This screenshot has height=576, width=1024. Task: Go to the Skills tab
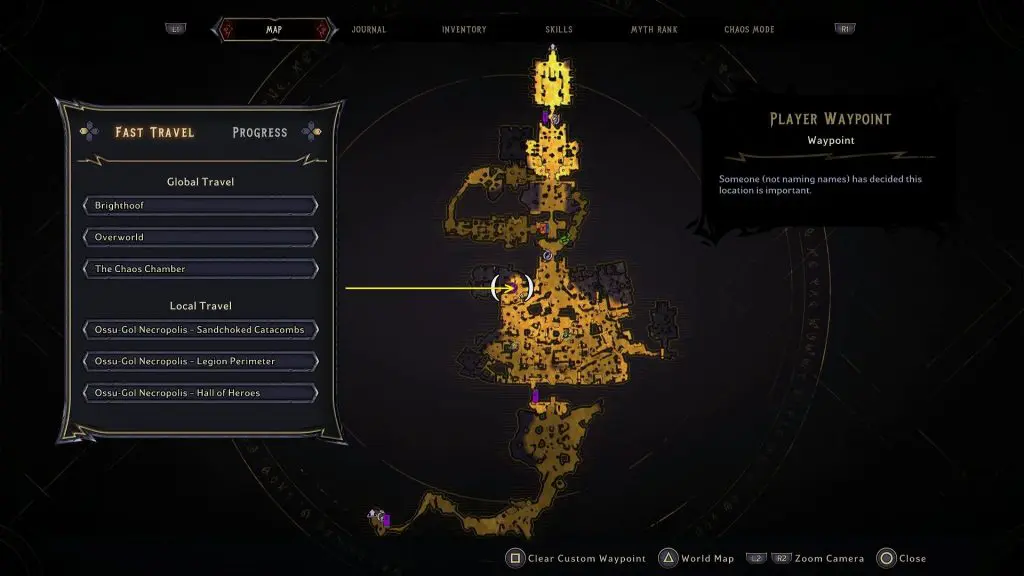559,30
